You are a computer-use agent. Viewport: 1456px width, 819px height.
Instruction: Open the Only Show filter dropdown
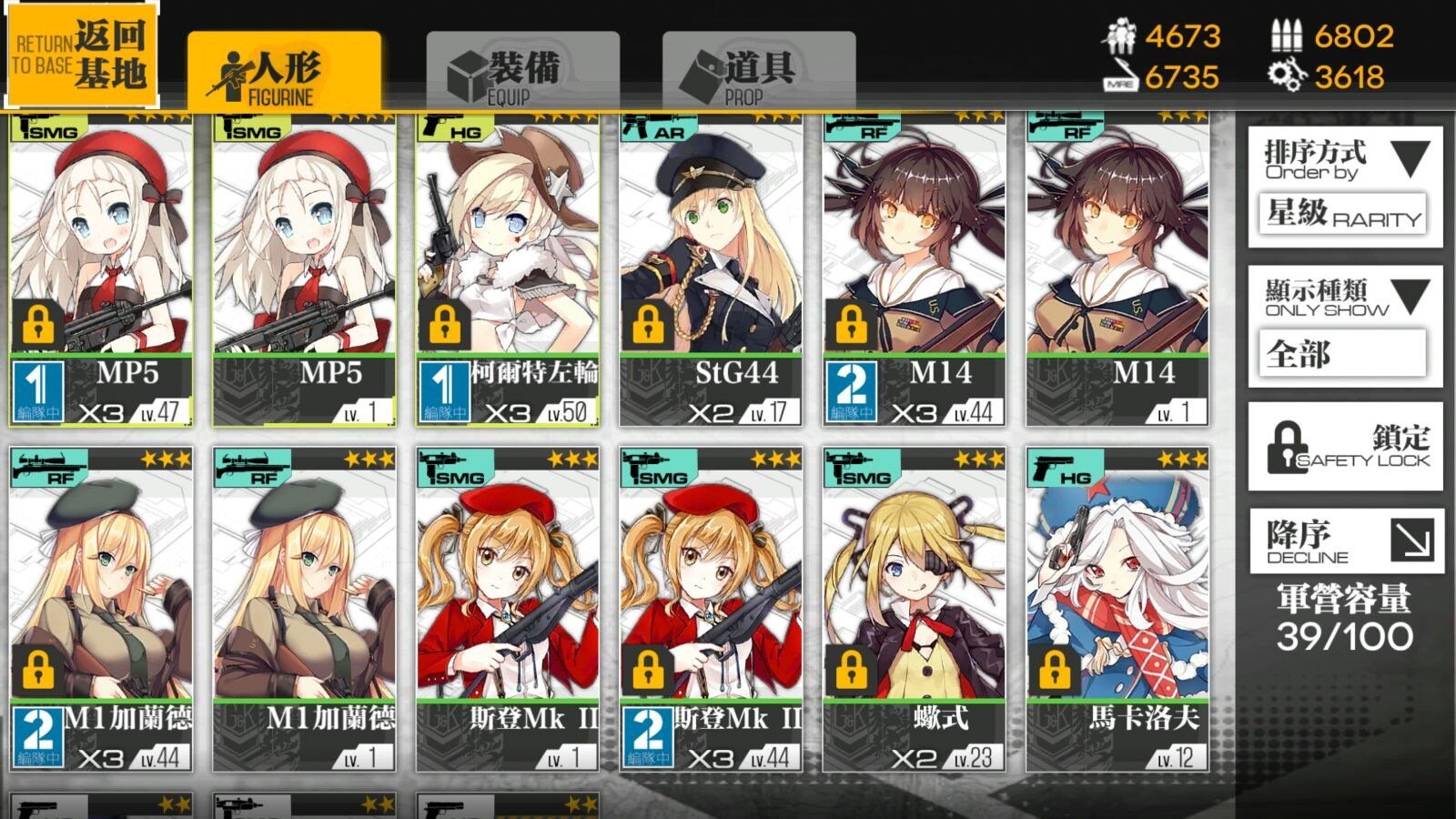pos(1345,325)
